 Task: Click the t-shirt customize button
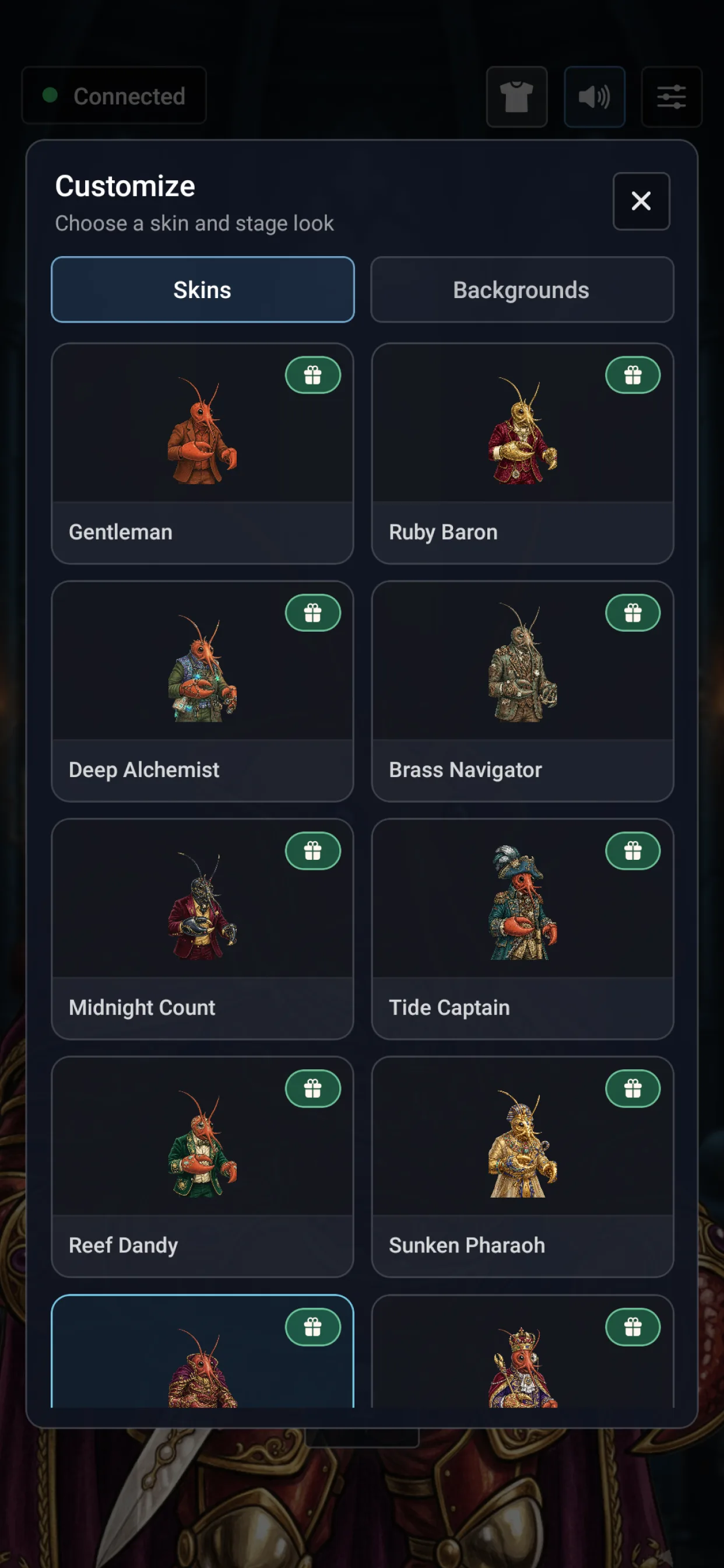516,97
